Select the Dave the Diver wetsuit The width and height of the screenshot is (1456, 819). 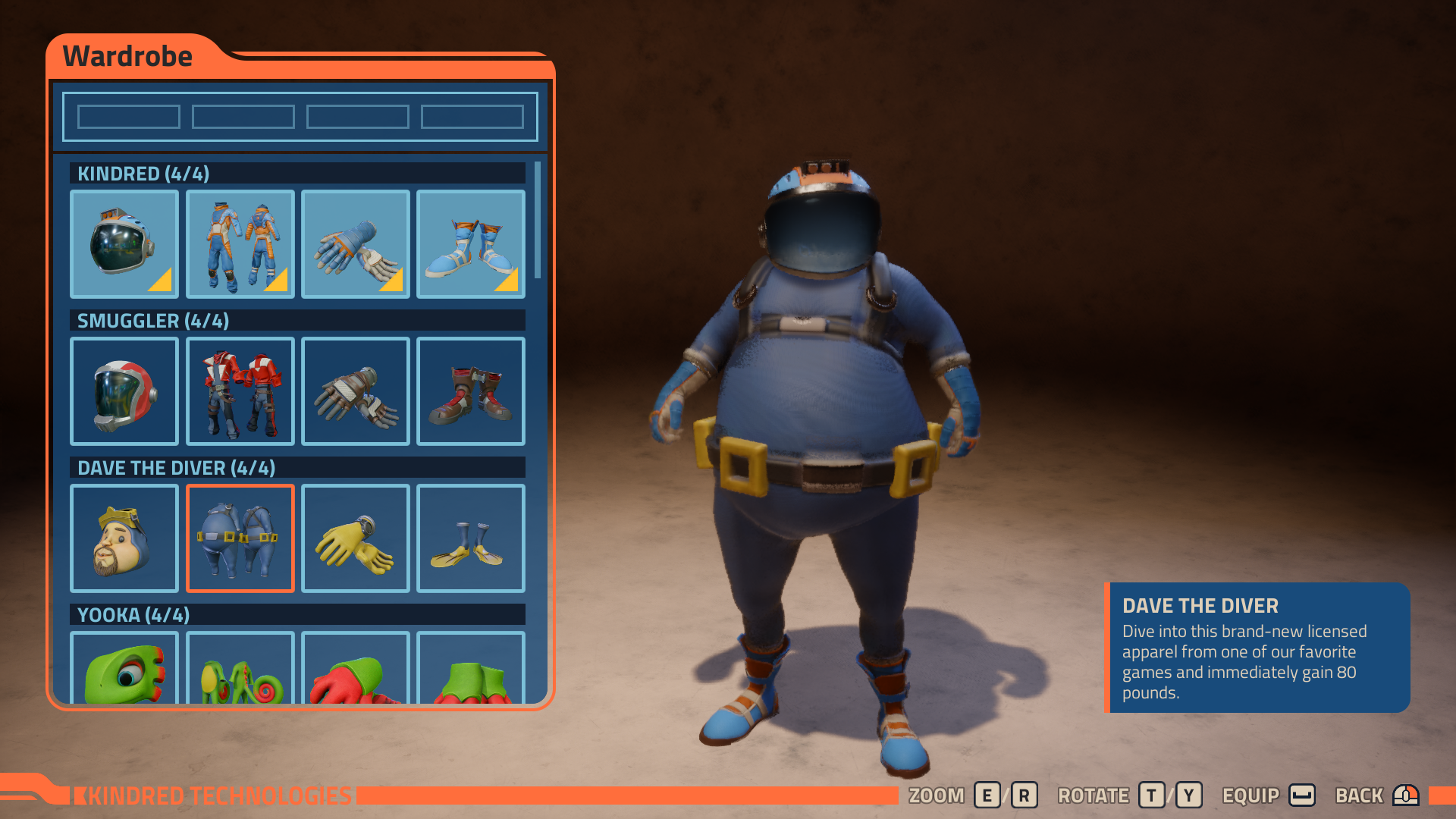(240, 538)
